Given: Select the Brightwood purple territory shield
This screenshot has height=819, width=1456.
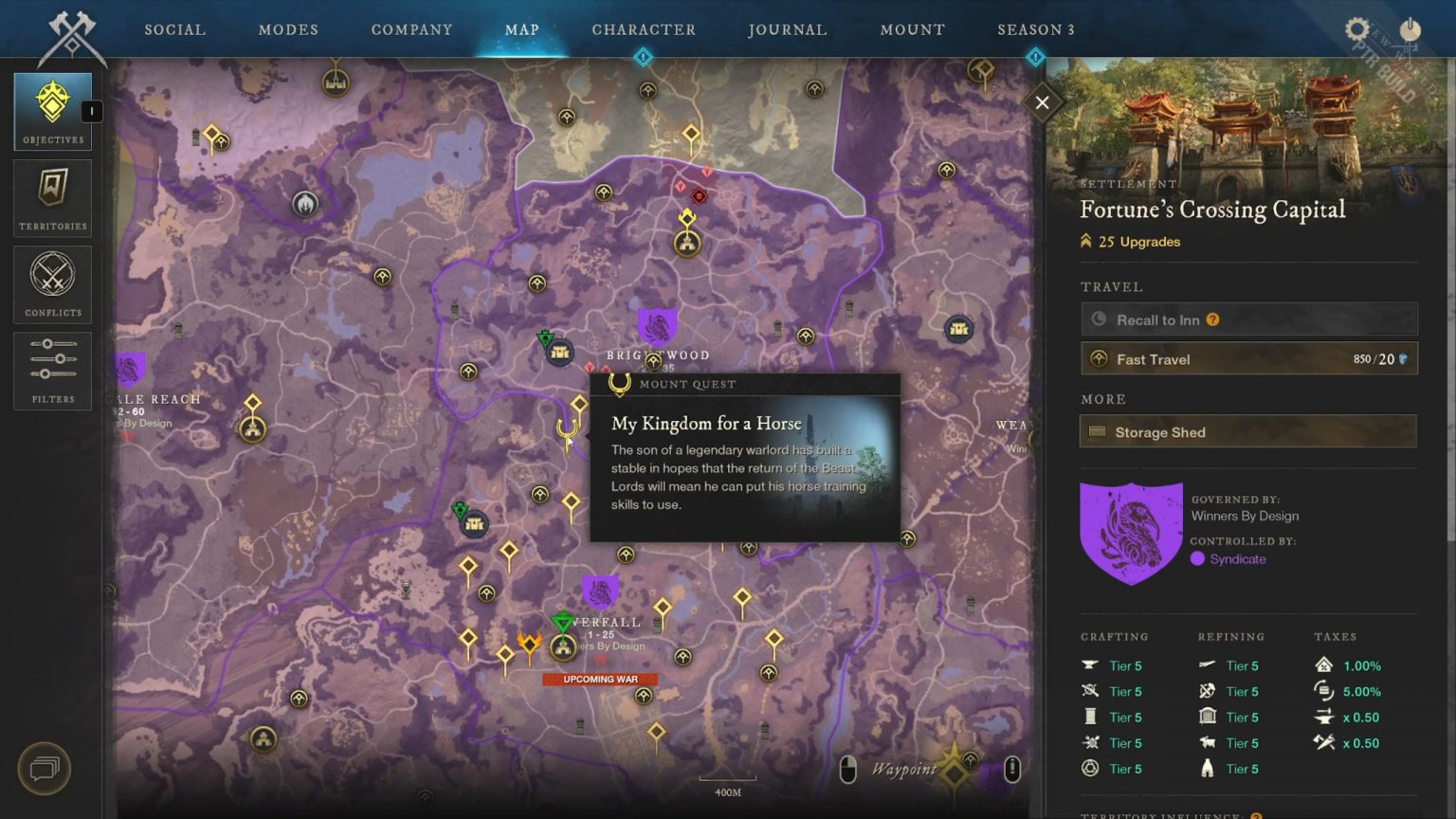Looking at the screenshot, I should click(x=658, y=326).
